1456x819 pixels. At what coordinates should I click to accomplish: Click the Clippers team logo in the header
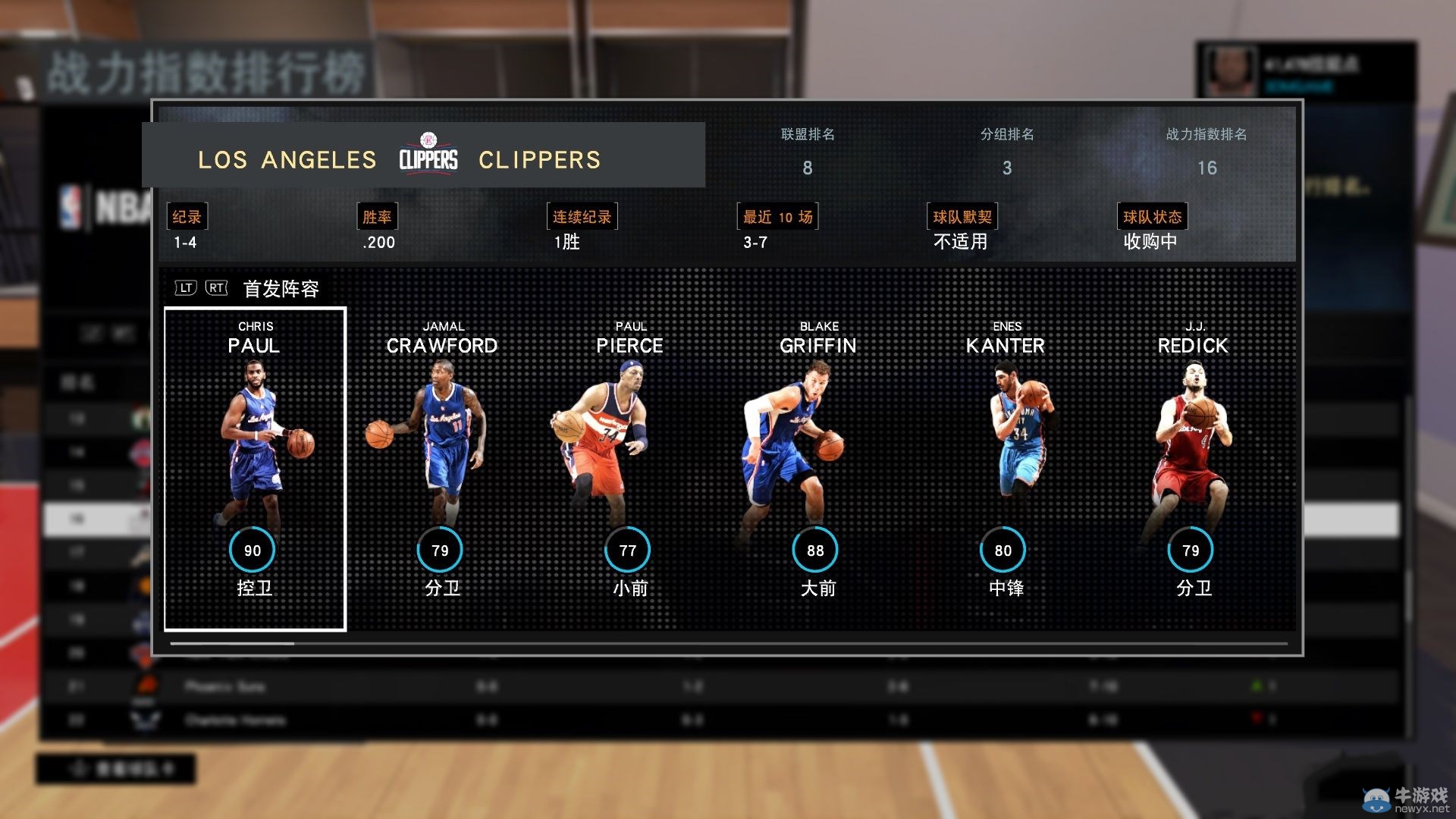[429, 155]
